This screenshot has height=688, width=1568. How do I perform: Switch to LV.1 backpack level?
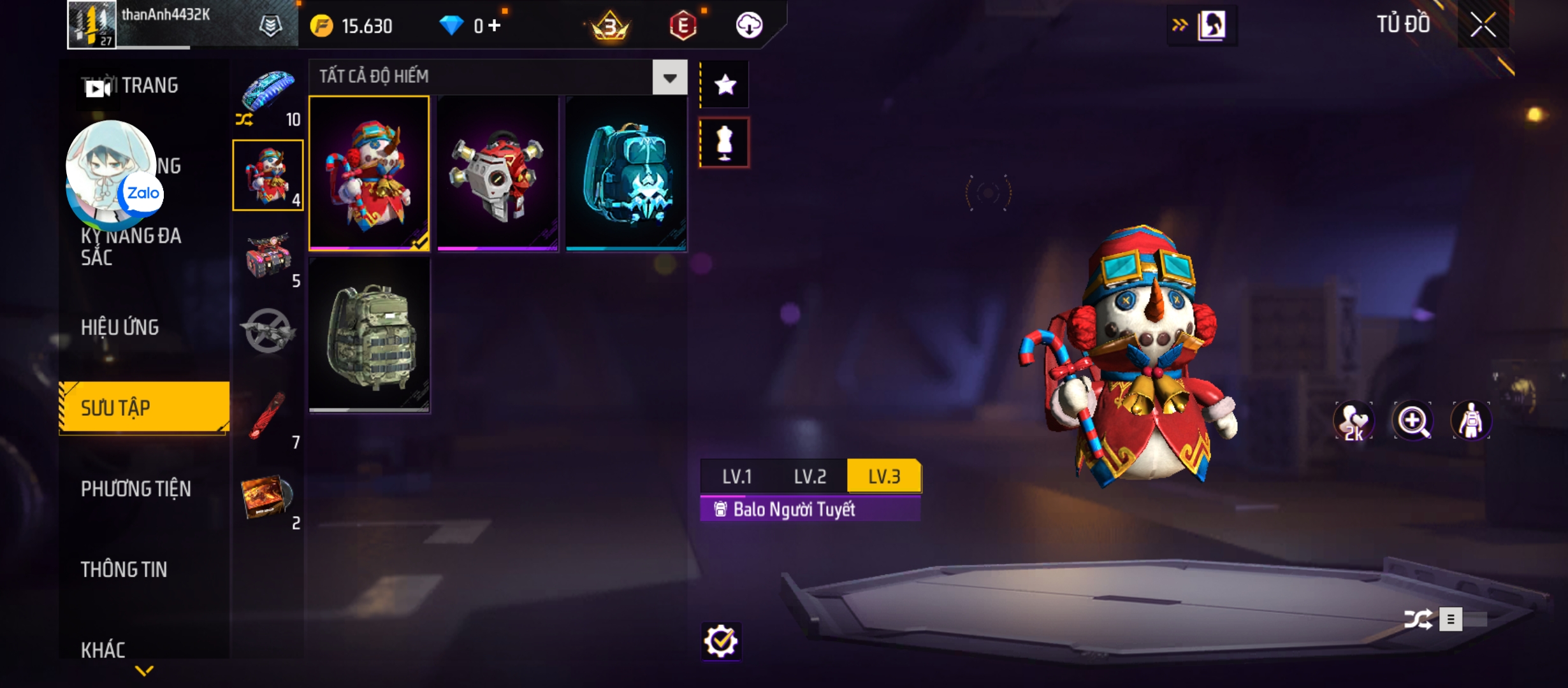(x=737, y=477)
